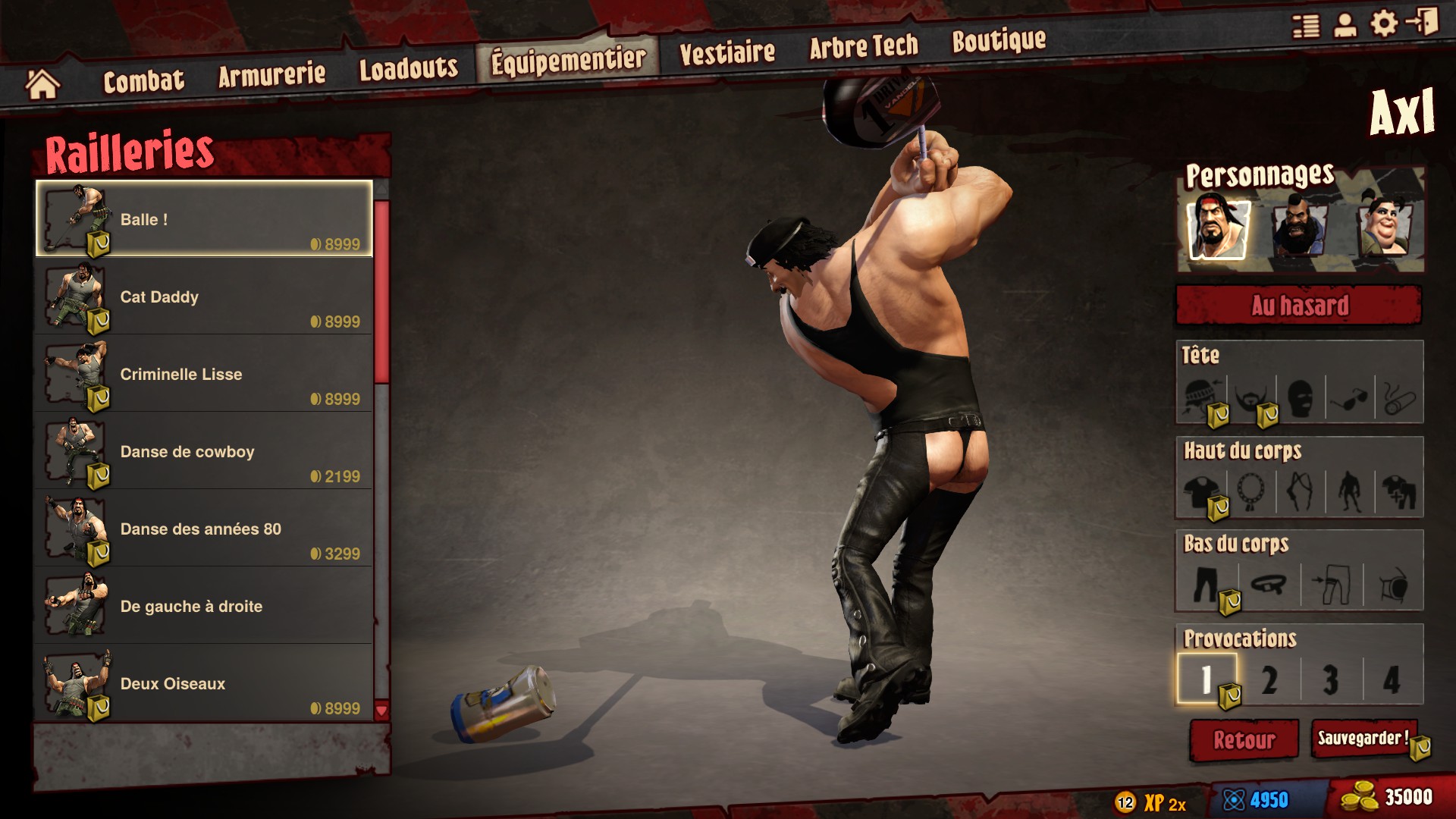Screen dimensions: 1456x819
Task: Pick the Danse de cowboy taunt
Action: tap(203, 452)
